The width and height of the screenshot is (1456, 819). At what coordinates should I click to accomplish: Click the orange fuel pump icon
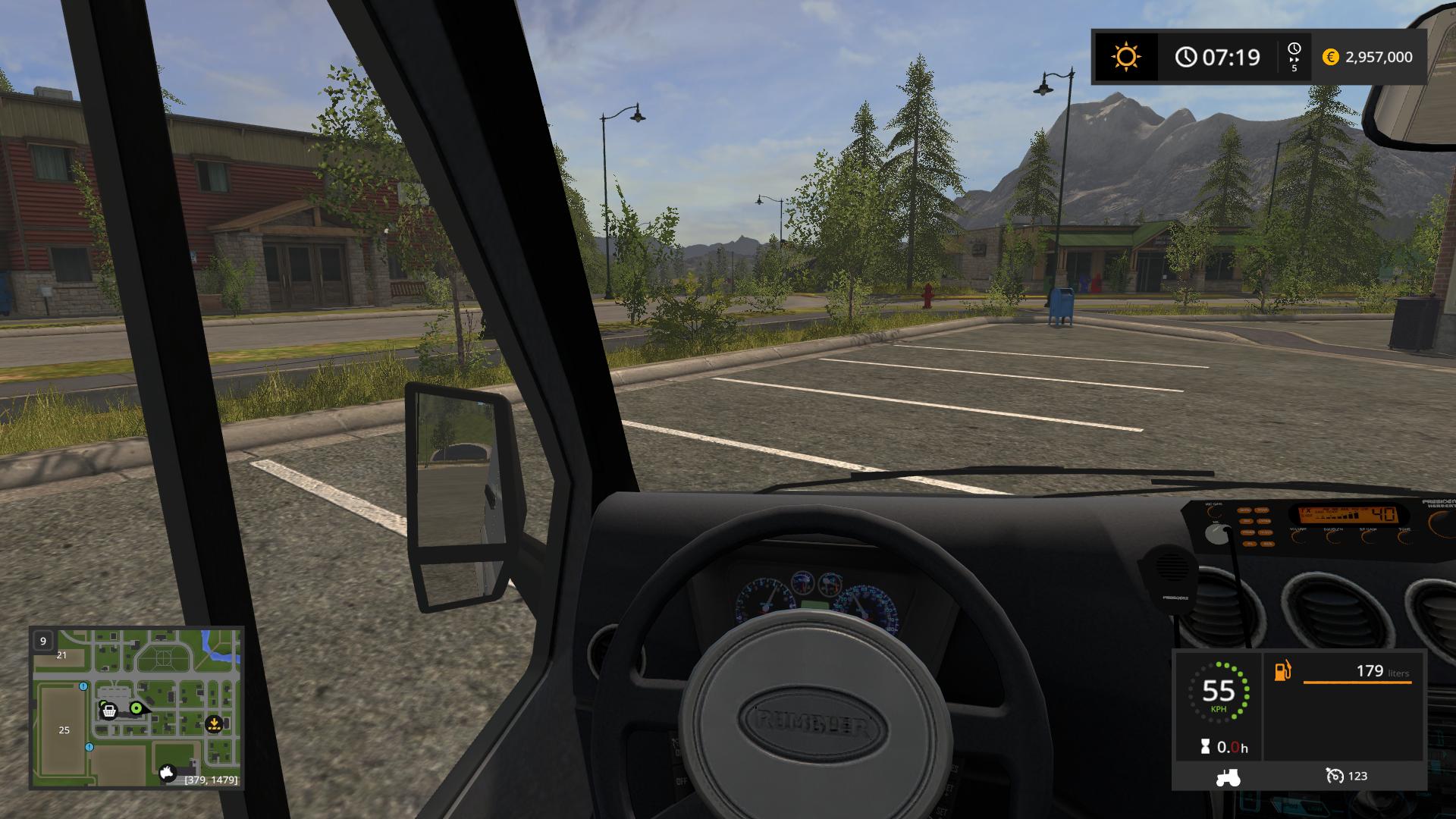(1282, 671)
